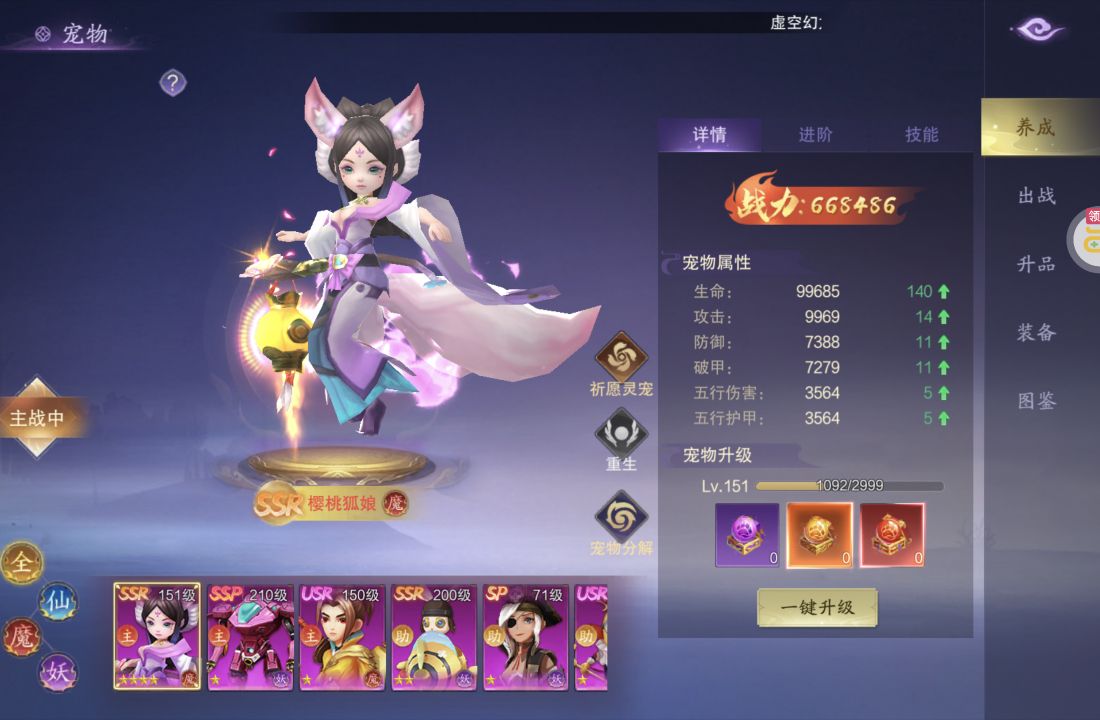
Task: Open 宠物分解 function
Action: (x=621, y=516)
